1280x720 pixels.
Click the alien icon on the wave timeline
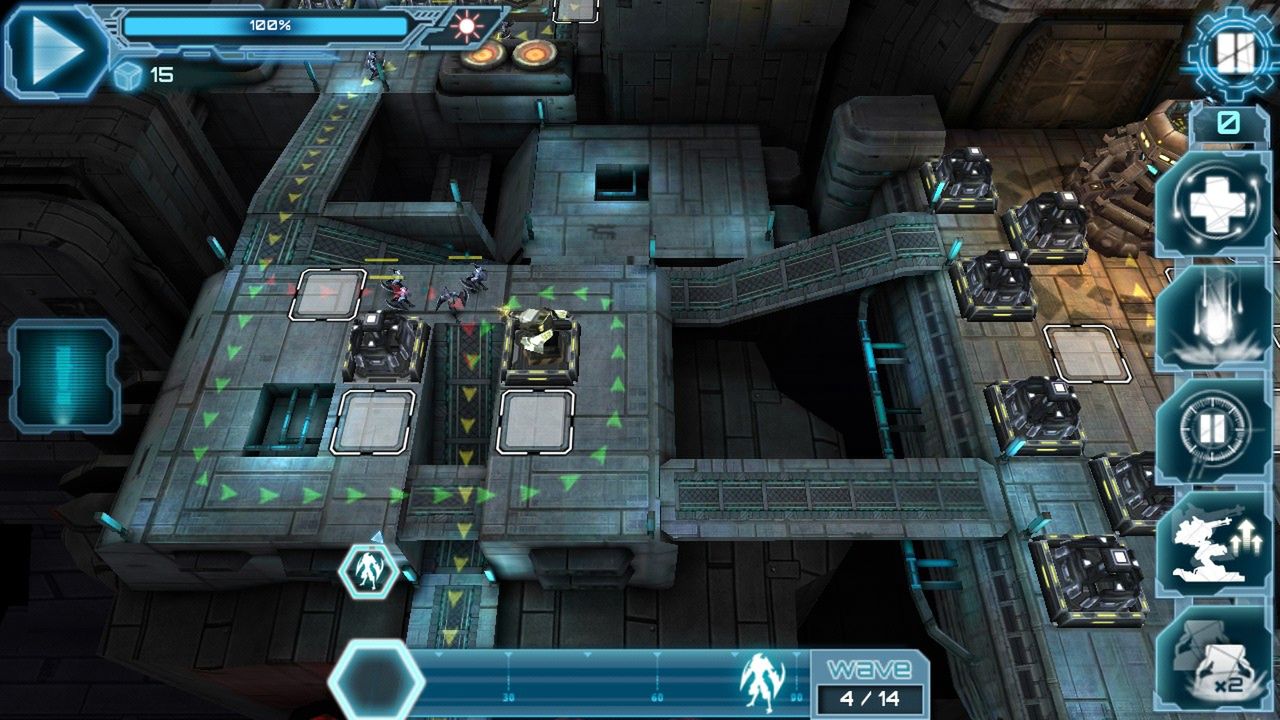761,682
